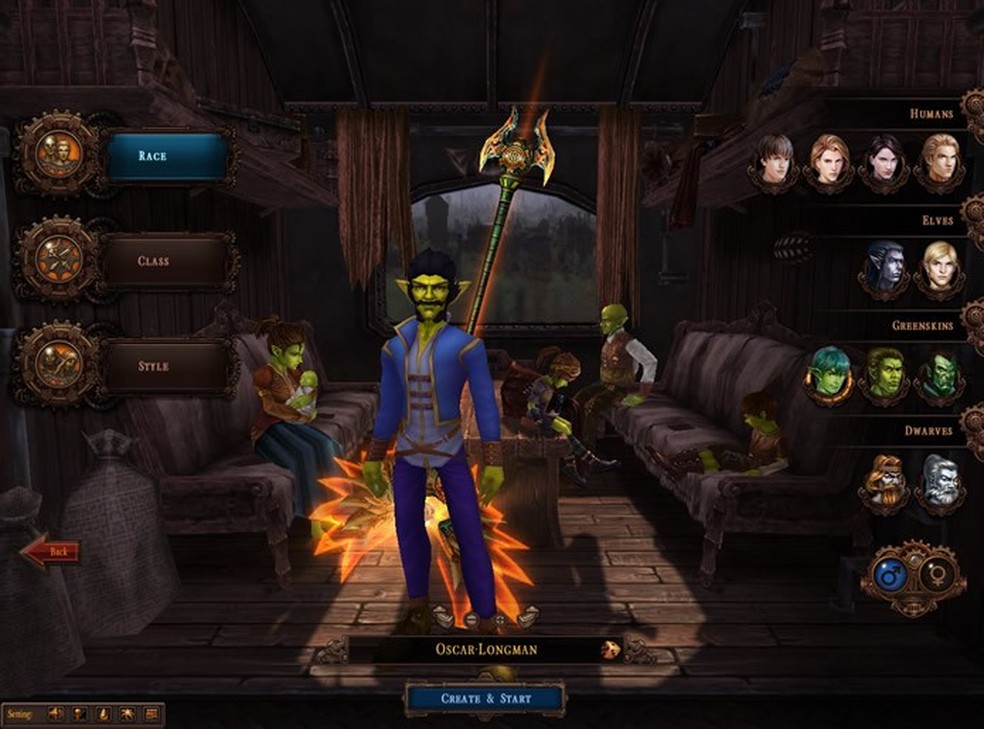The height and width of the screenshot is (729, 984).
Task: Choose the teal-haired greenskin portrait
Action: 830,372
